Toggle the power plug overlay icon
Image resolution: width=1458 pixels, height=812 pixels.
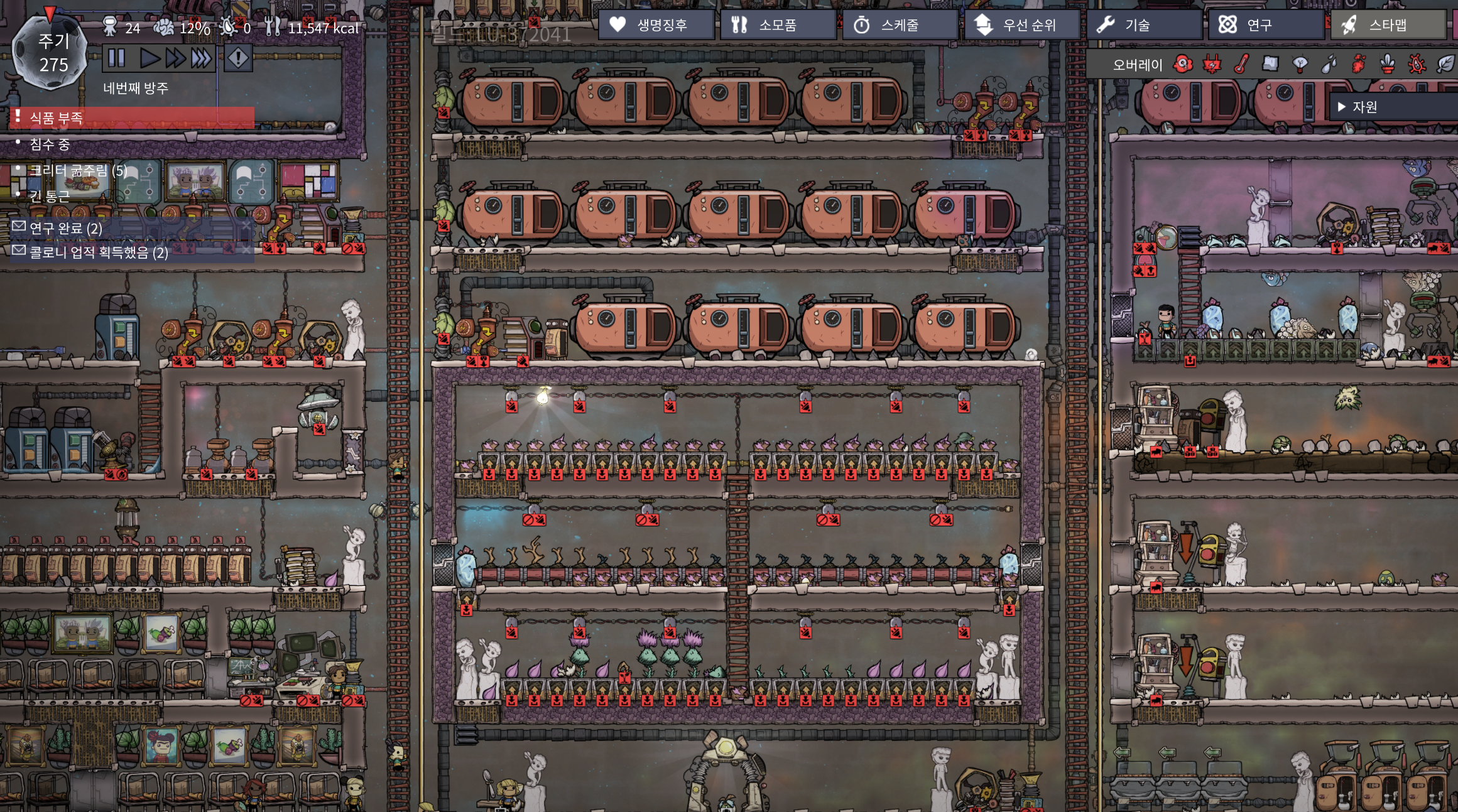[x=1212, y=64]
